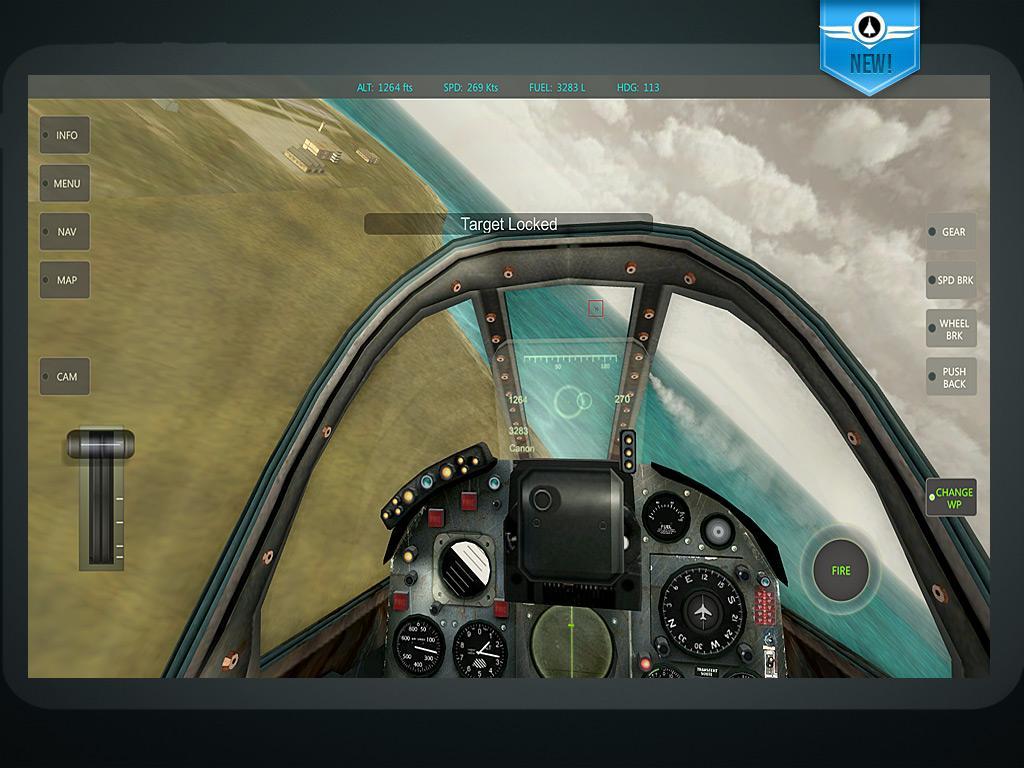Activate the SPD BRK speed brake
Image resolution: width=1024 pixels, height=768 pixels.
tap(951, 280)
